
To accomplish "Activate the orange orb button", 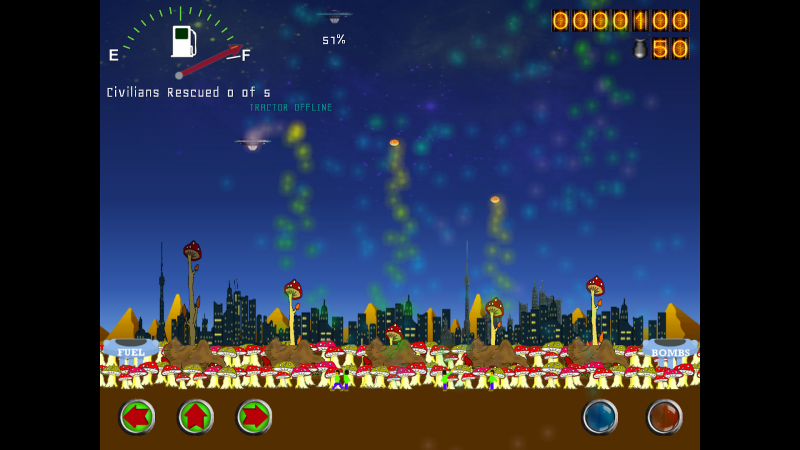I will 664,416.
